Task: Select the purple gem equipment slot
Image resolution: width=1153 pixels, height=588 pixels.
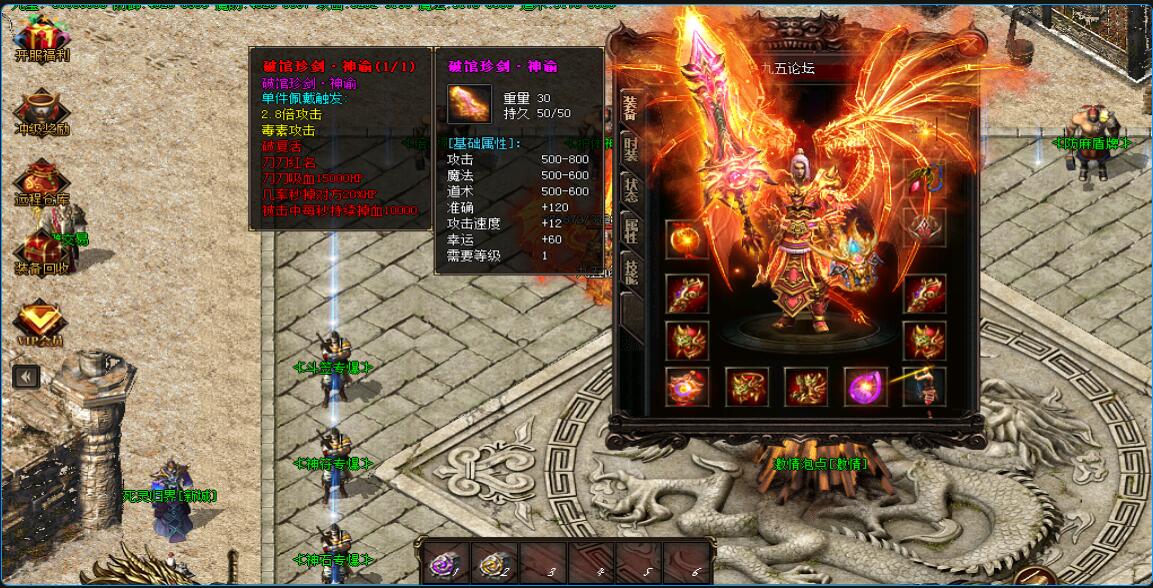Action: tap(864, 387)
